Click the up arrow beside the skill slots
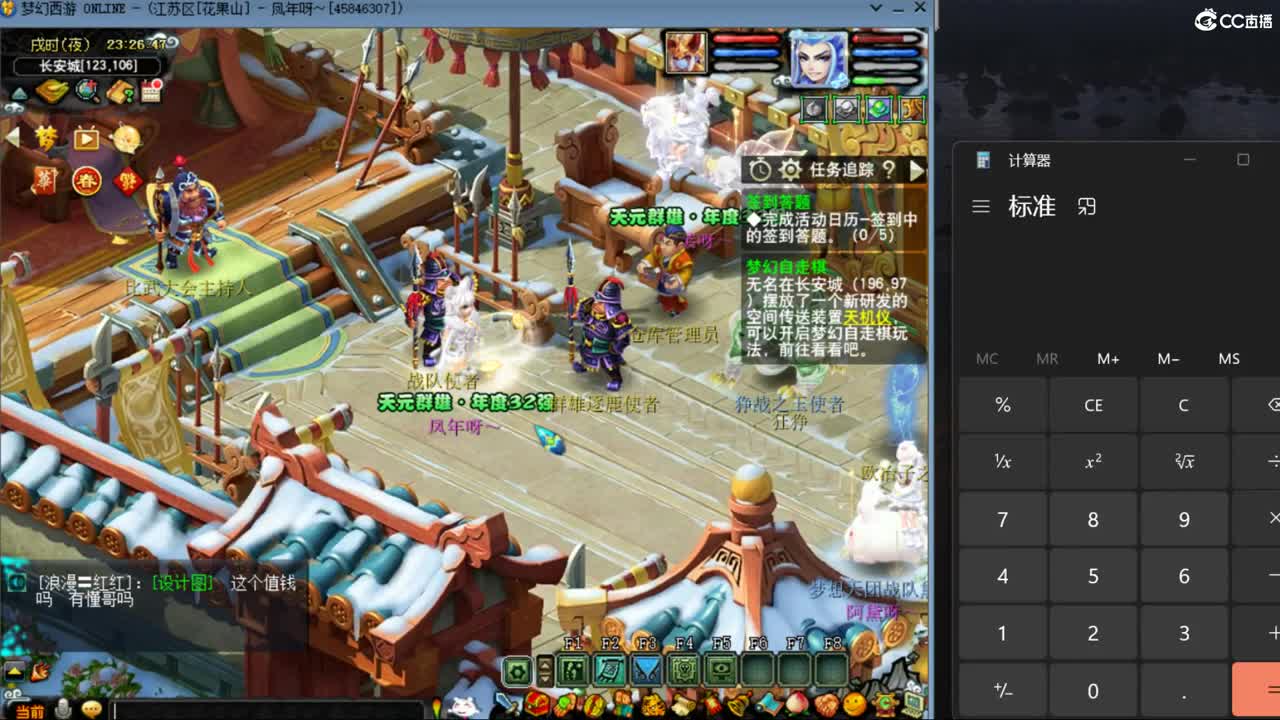Screen dimensions: 1280x720 pyautogui.click(x=545, y=663)
